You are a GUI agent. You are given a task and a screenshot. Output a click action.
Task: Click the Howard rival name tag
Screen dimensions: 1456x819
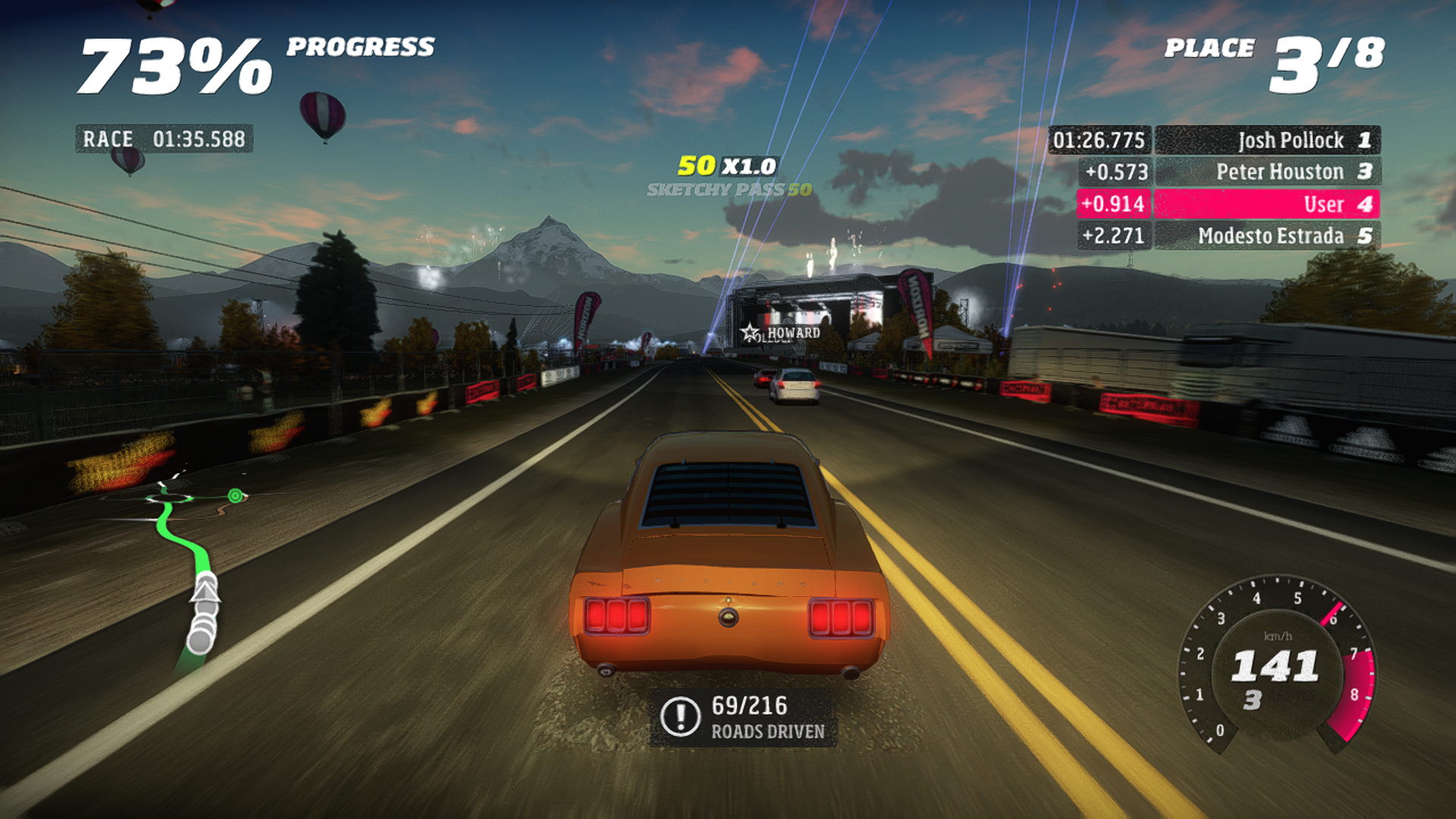[783, 333]
